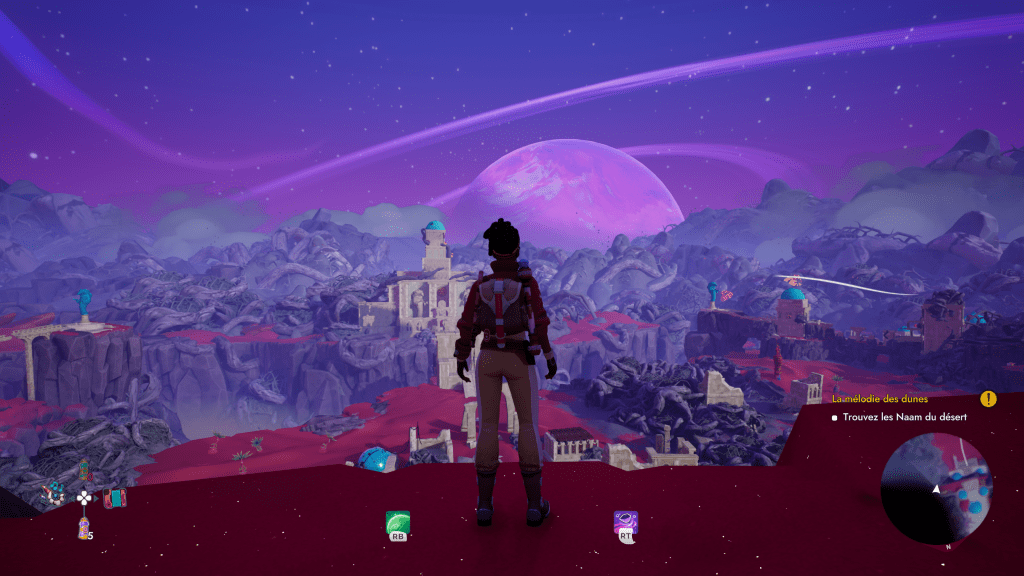Activate the green planet ability icon
The width and height of the screenshot is (1024, 576).
[x=398, y=522]
